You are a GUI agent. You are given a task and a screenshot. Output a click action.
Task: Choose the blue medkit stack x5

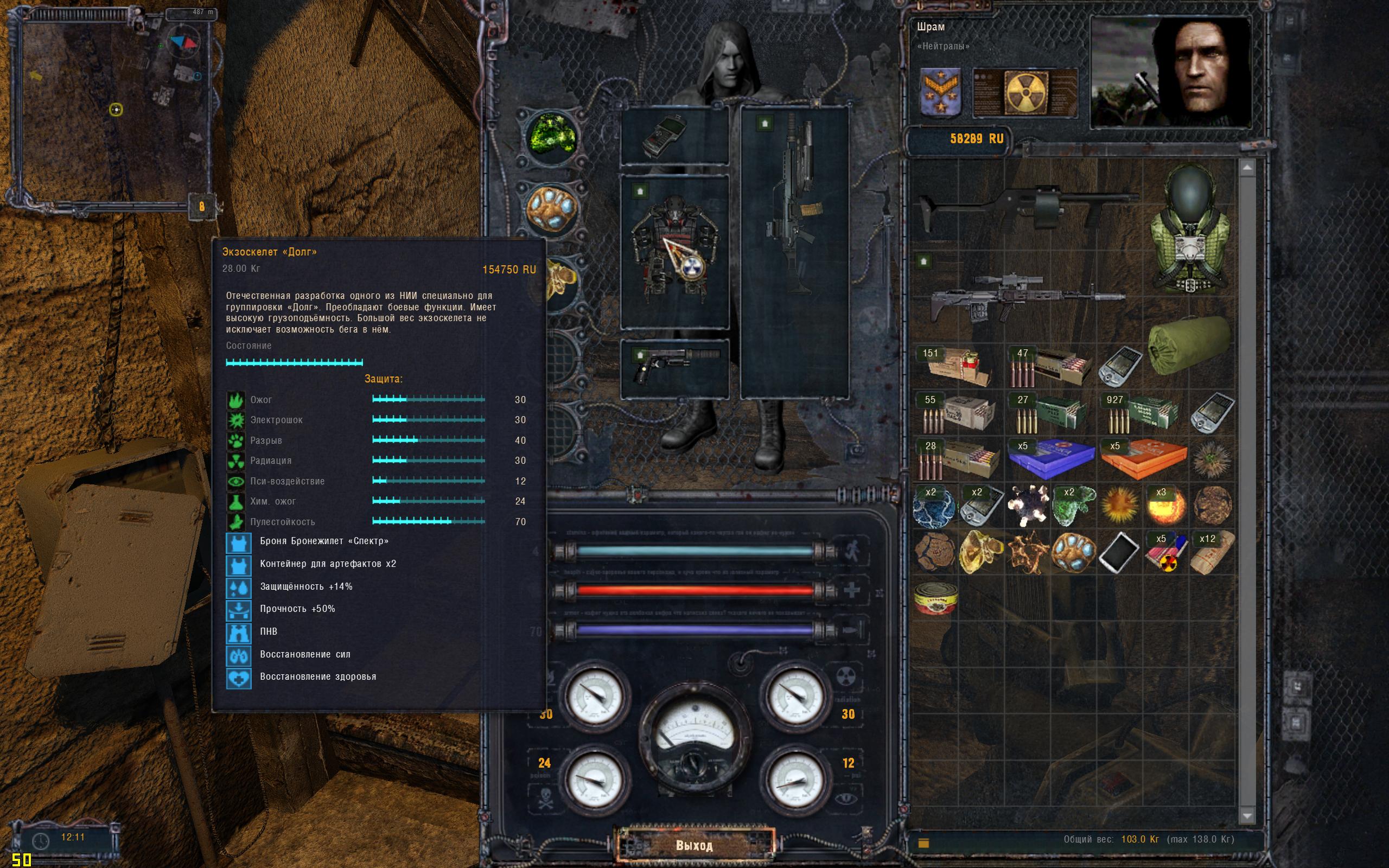tap(1049, 459)
